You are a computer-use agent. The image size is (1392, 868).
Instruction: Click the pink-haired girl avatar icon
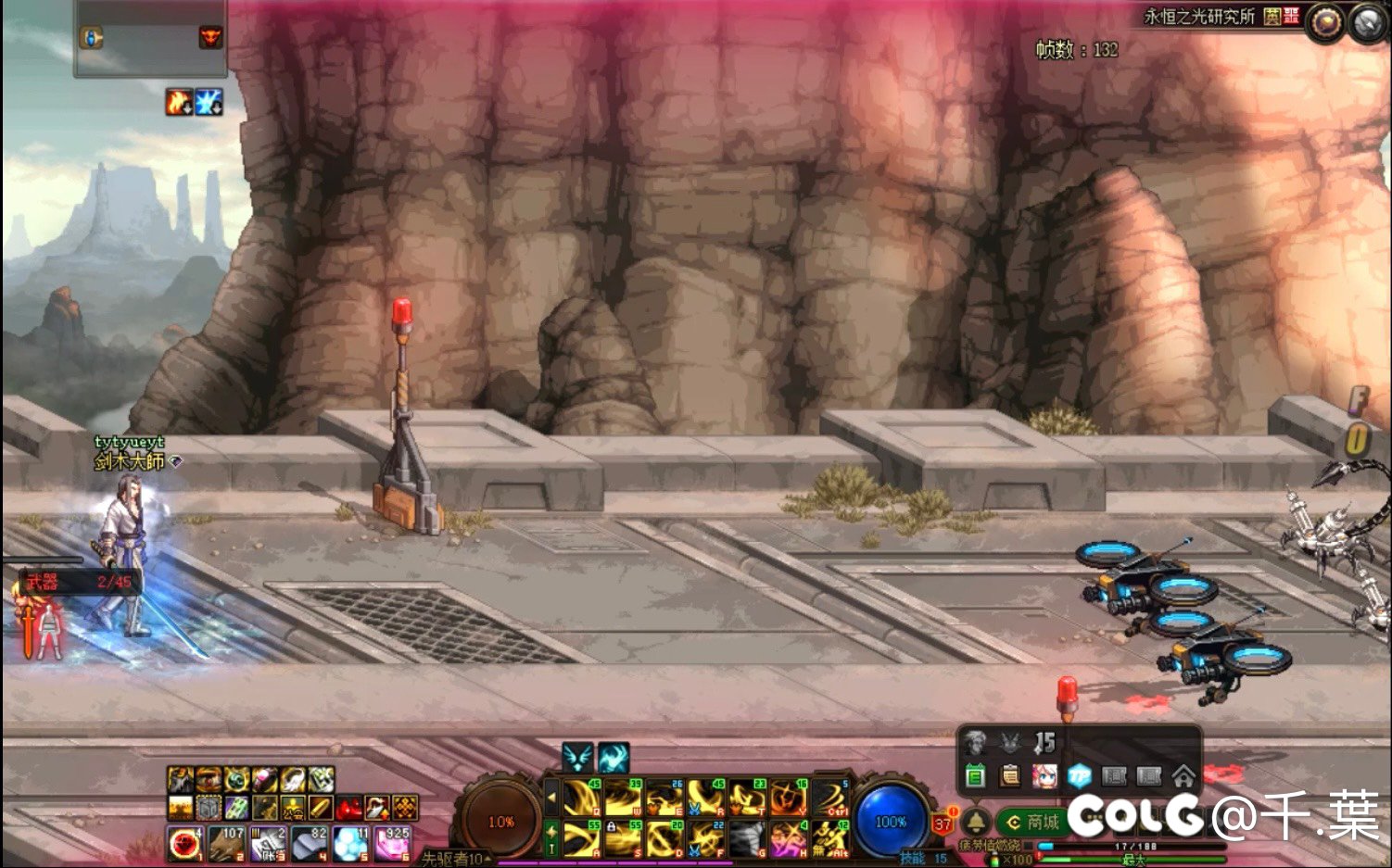(x=1044, y=776)
